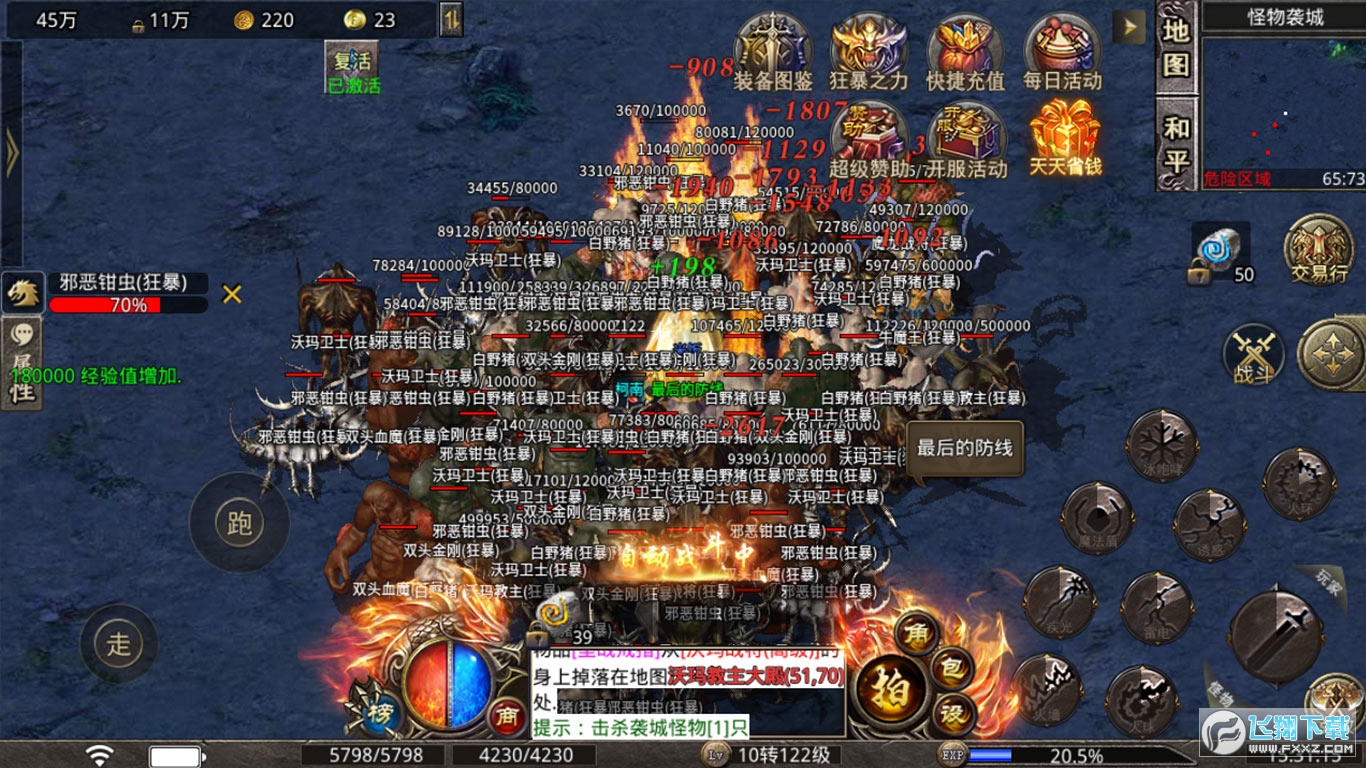Collapse the top icon row with the arrow
1366x768 pixels.
click(1130, 26)
